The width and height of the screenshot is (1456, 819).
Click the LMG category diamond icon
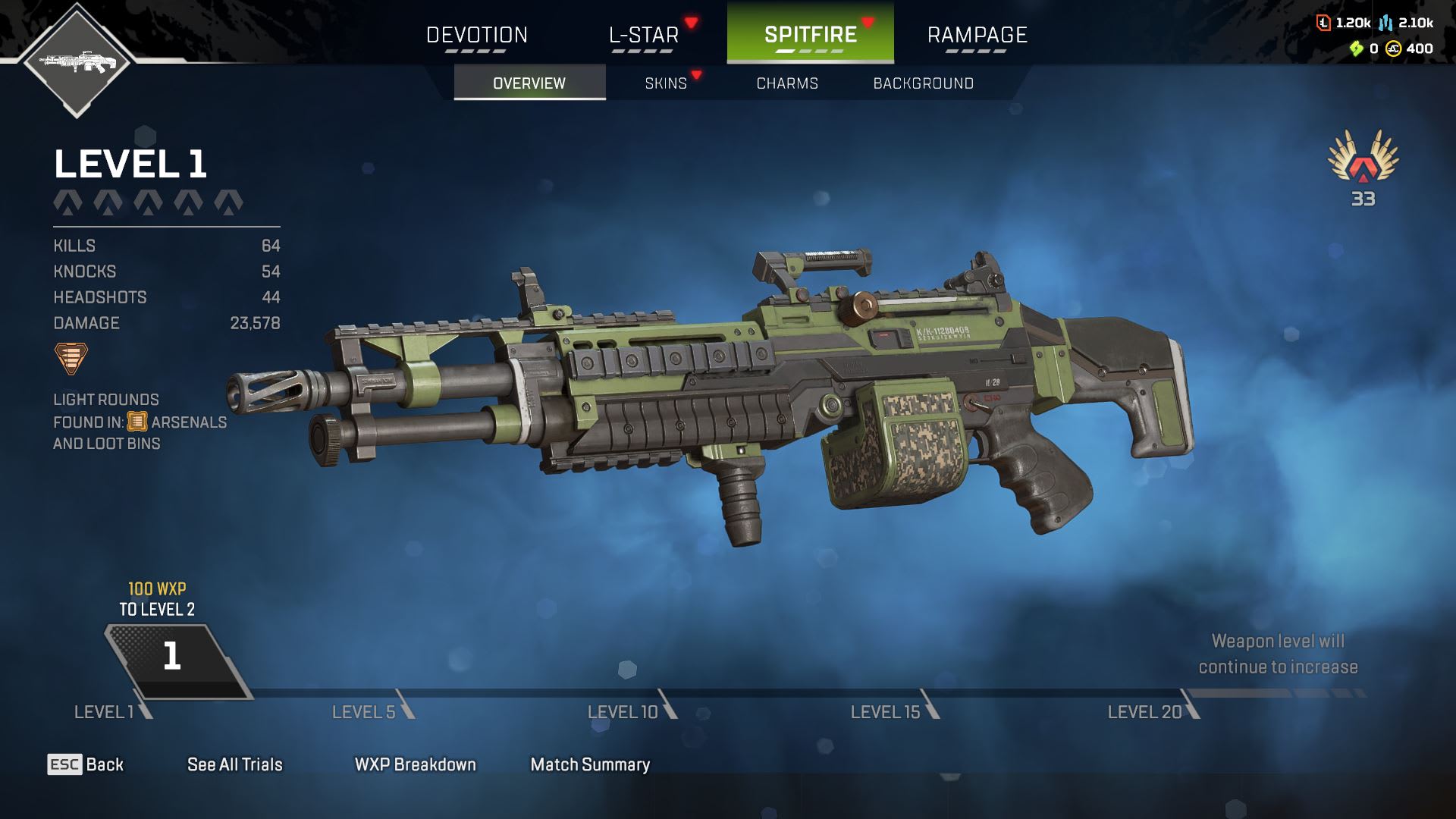point(77,61)
